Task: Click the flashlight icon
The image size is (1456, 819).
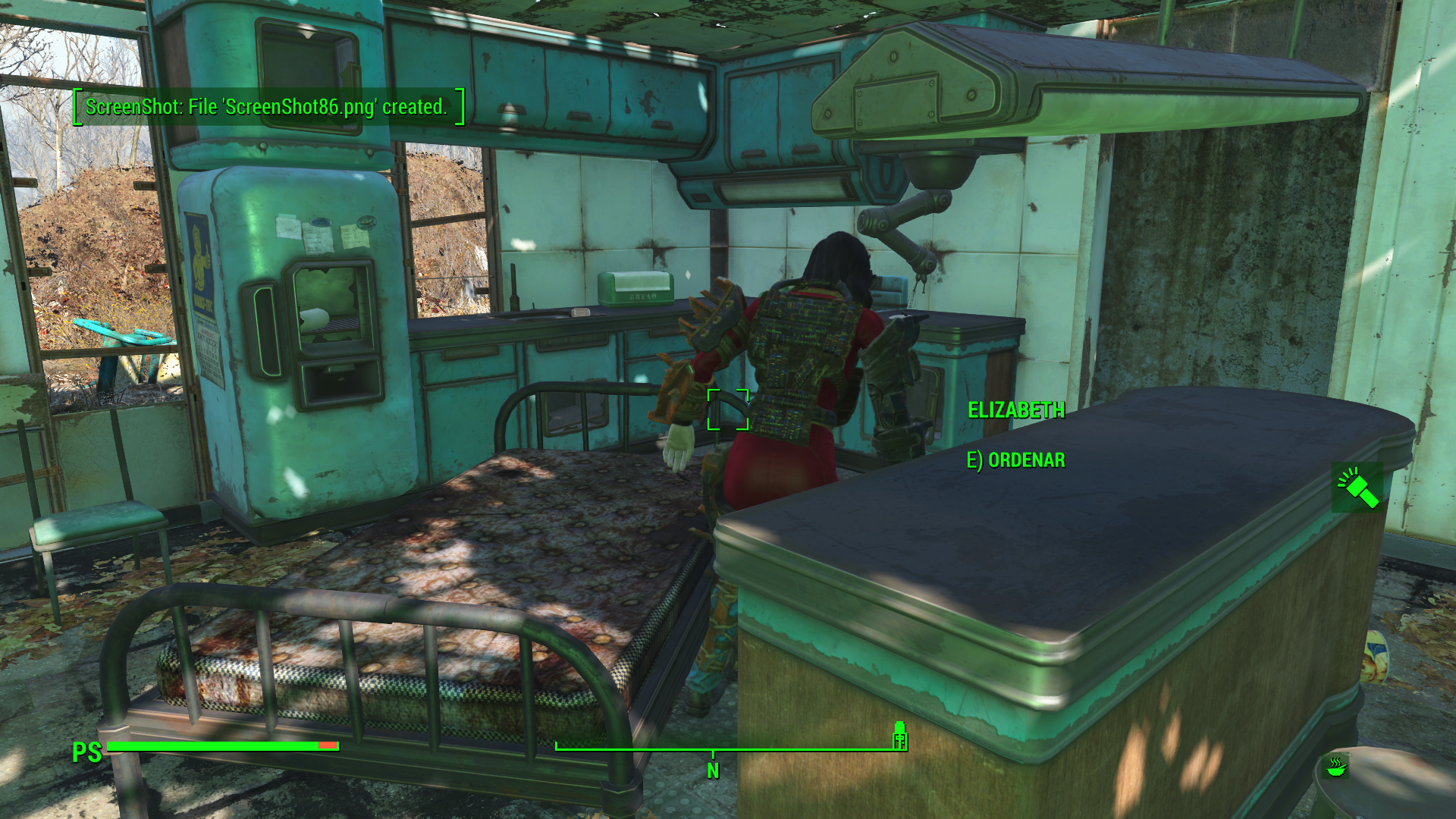Action: pyautogui.click(x=1357, y=488)
